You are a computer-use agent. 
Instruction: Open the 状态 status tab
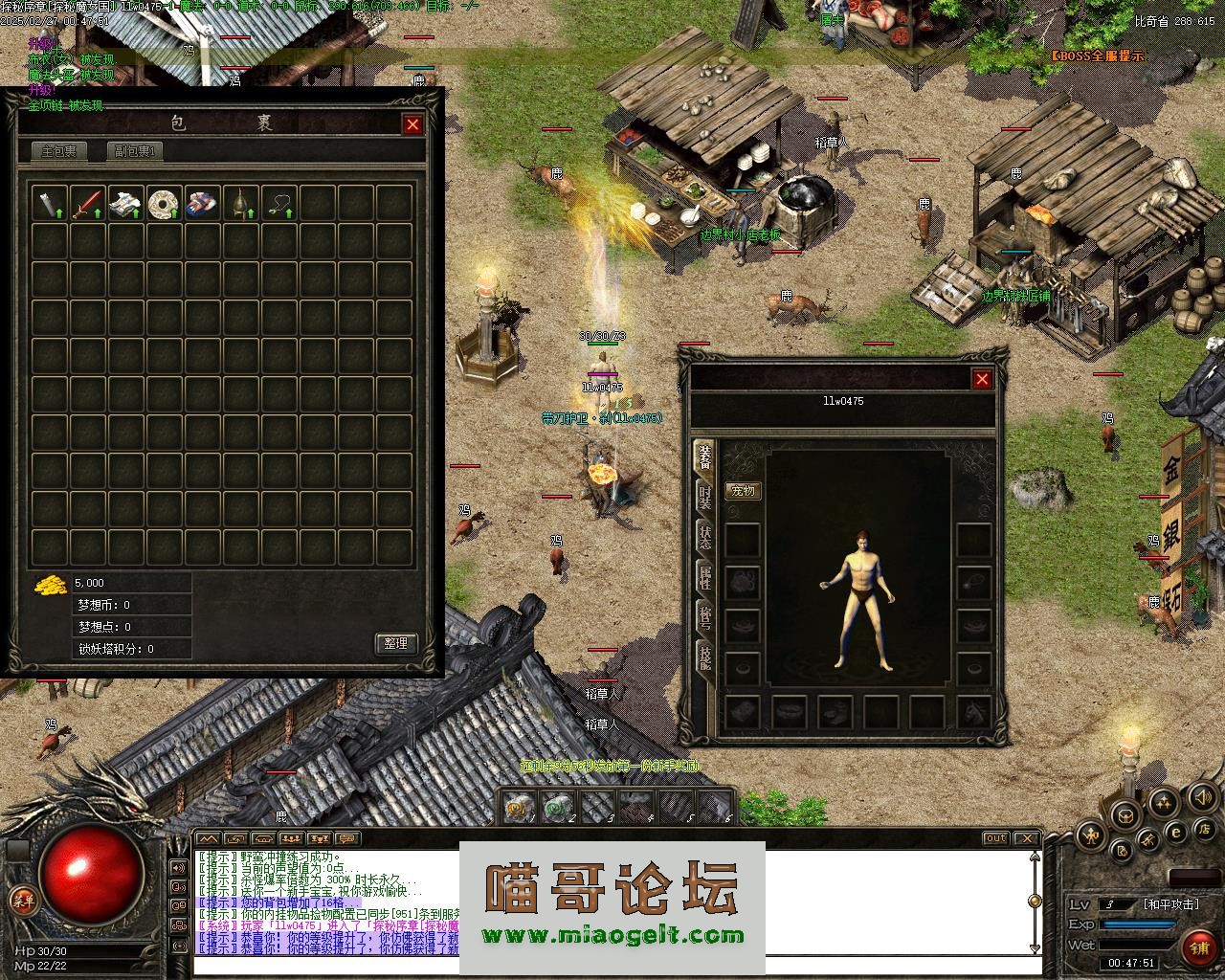point(705,537)
